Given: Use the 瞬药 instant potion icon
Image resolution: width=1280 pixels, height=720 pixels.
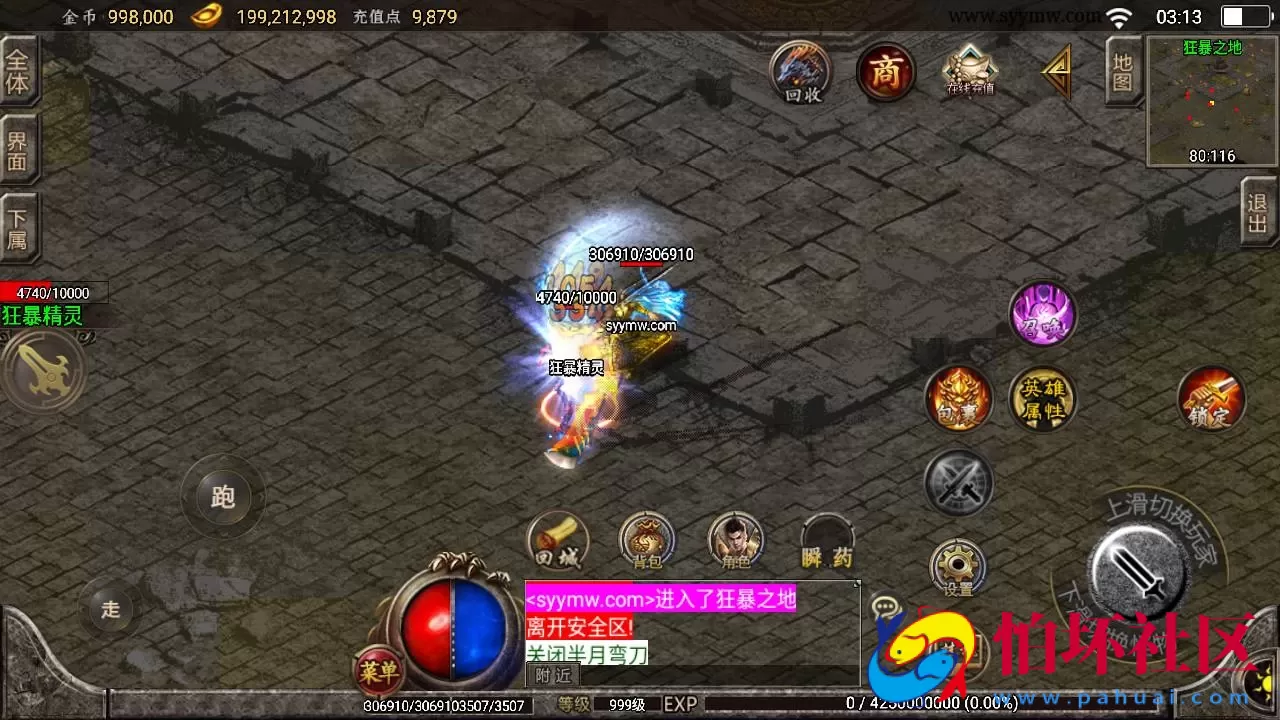Looking at the screenshot, I should point(827,540).
